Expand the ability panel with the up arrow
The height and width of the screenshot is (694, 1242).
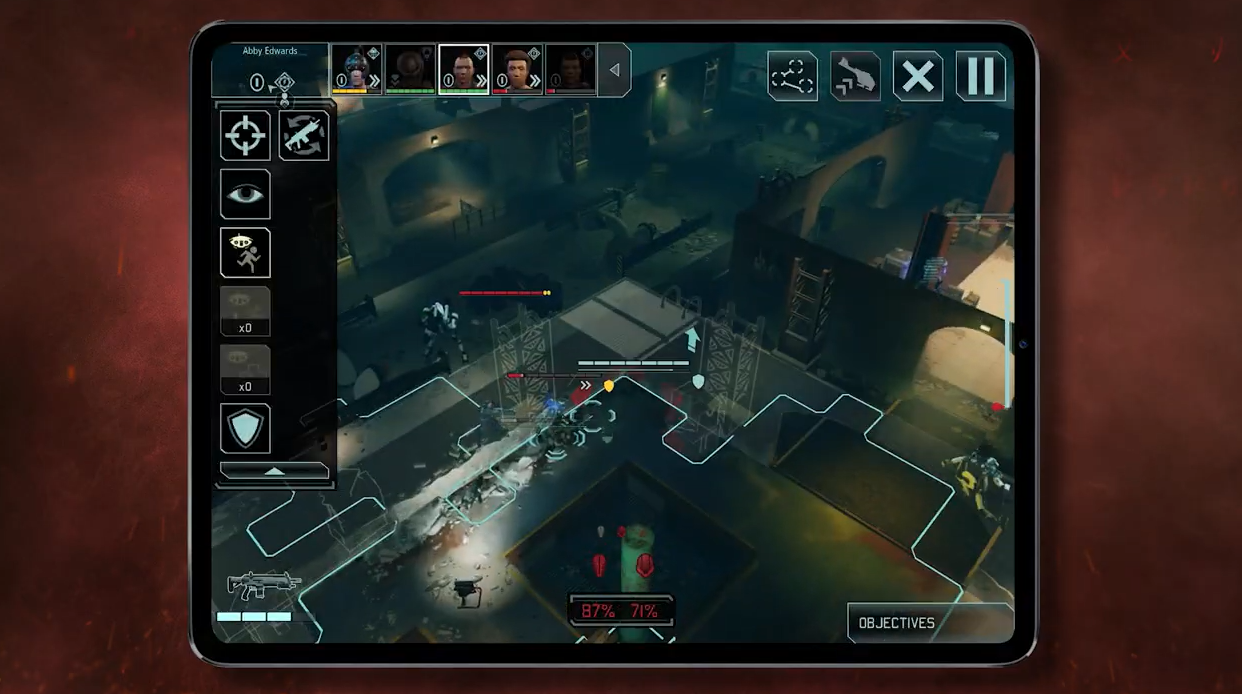(x=274, y=471)
